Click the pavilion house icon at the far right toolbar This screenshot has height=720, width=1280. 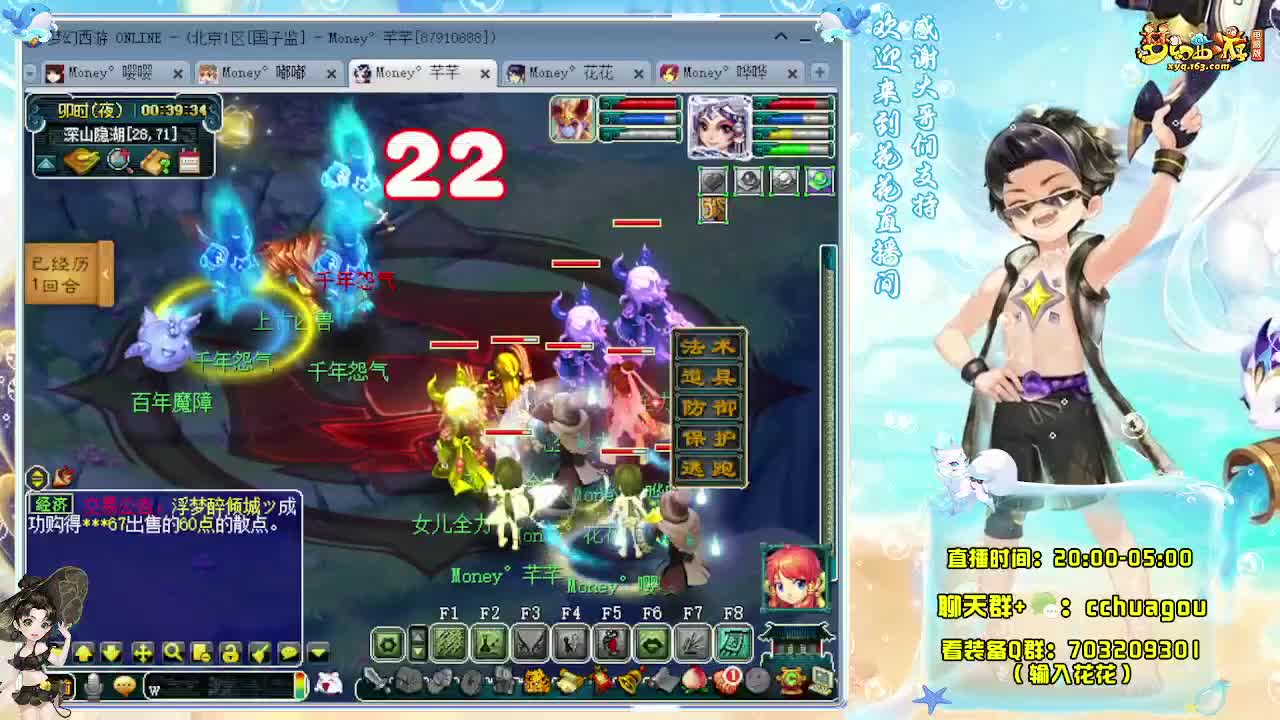pyautogui.click(x=798, y=641)
